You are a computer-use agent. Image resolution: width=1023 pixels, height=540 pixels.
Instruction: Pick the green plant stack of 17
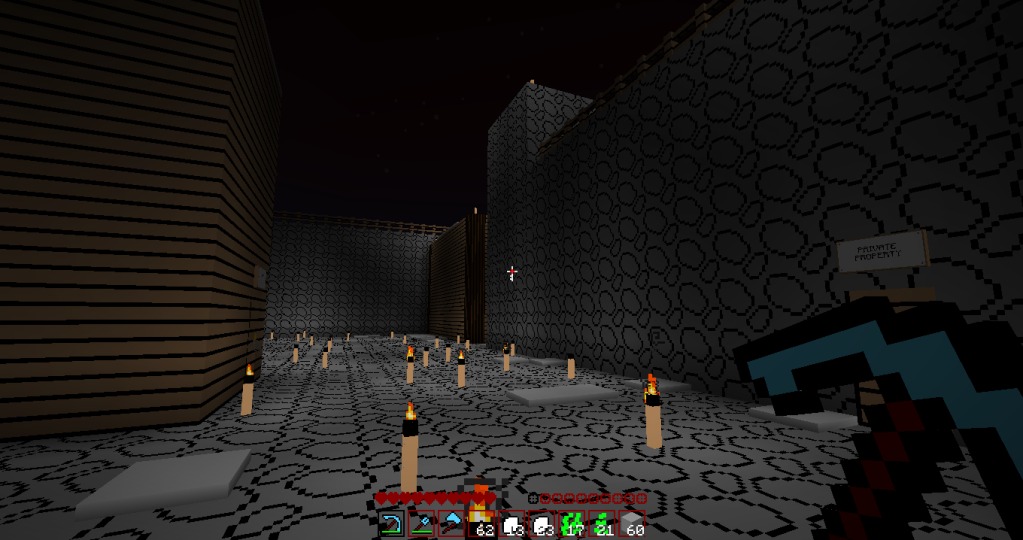[572, 523]
